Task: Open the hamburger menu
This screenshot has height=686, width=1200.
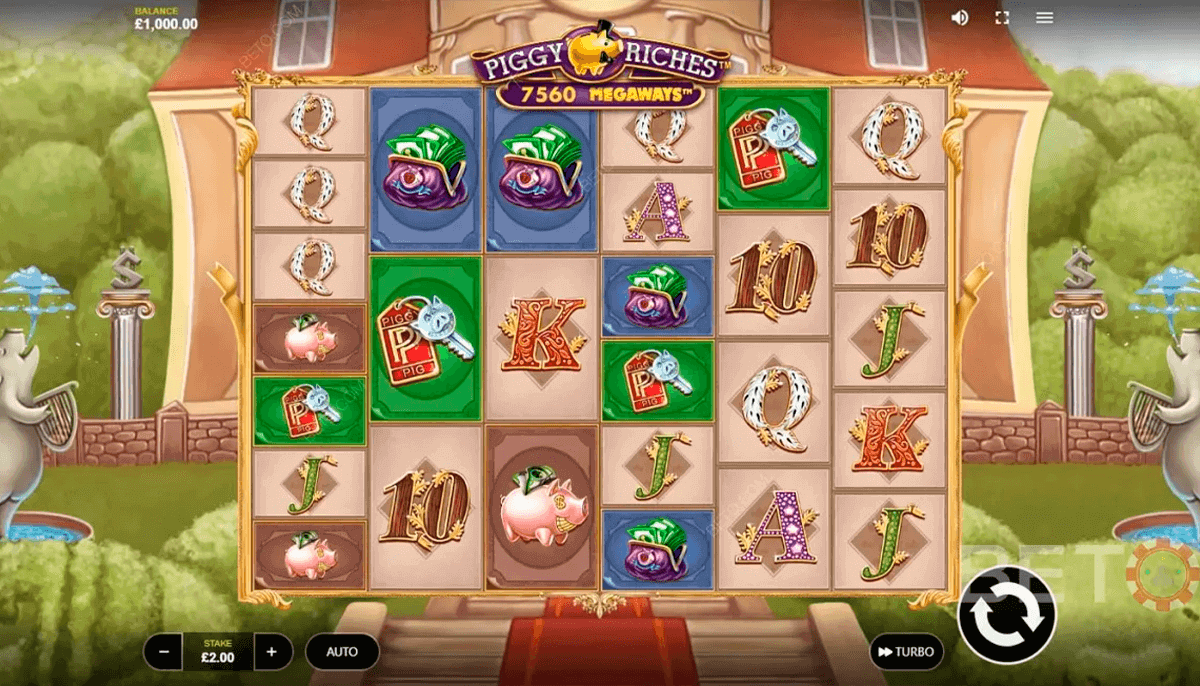Action: pos(1045,18)
